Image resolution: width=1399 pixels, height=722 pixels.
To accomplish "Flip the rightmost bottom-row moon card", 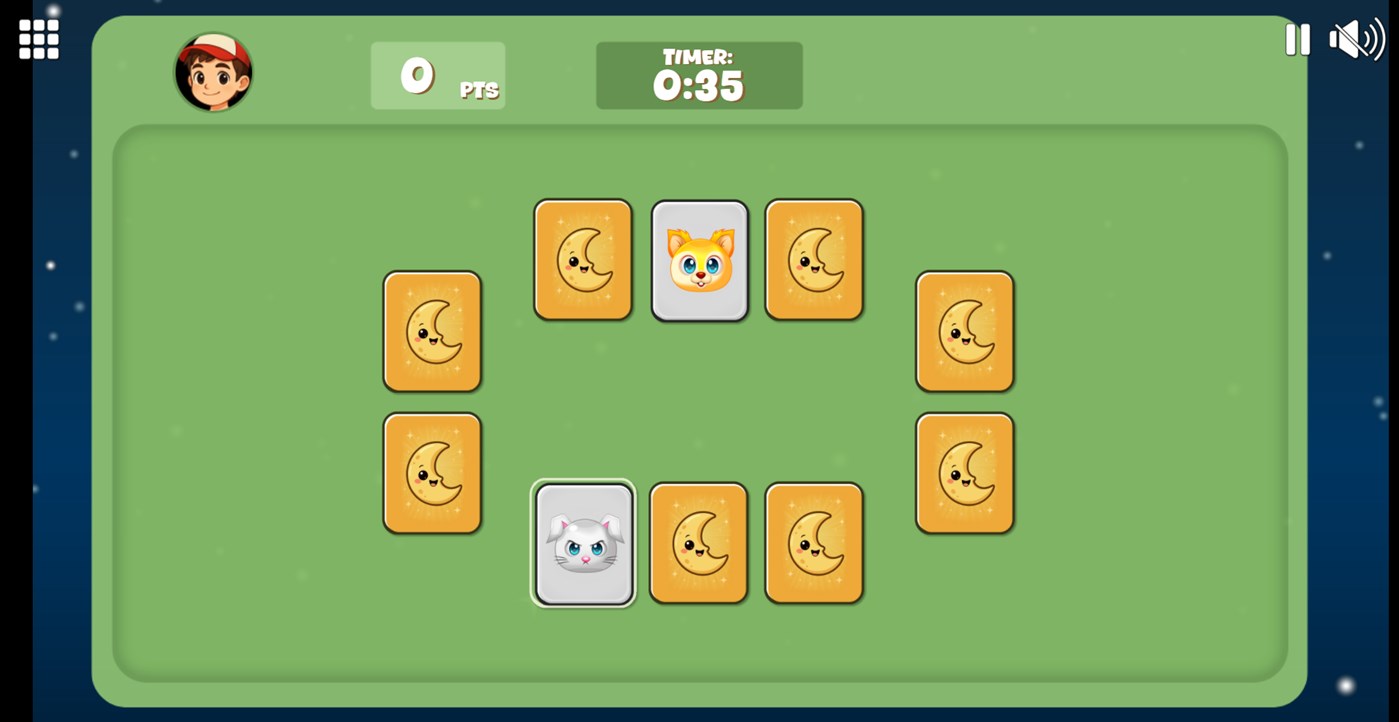I will (813, 543).
